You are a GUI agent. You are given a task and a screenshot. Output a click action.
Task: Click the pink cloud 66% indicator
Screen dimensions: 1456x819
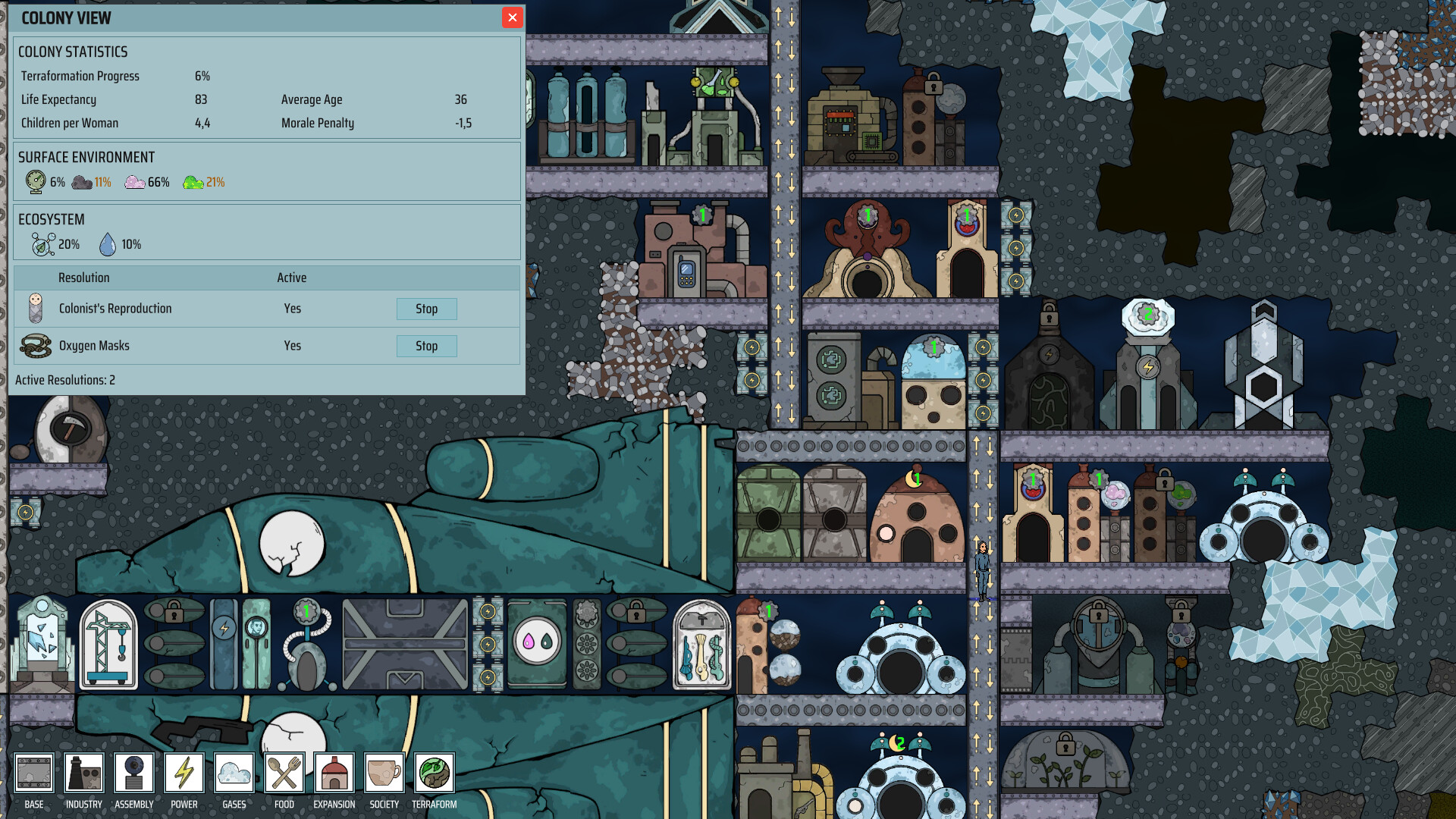(135, 181)
